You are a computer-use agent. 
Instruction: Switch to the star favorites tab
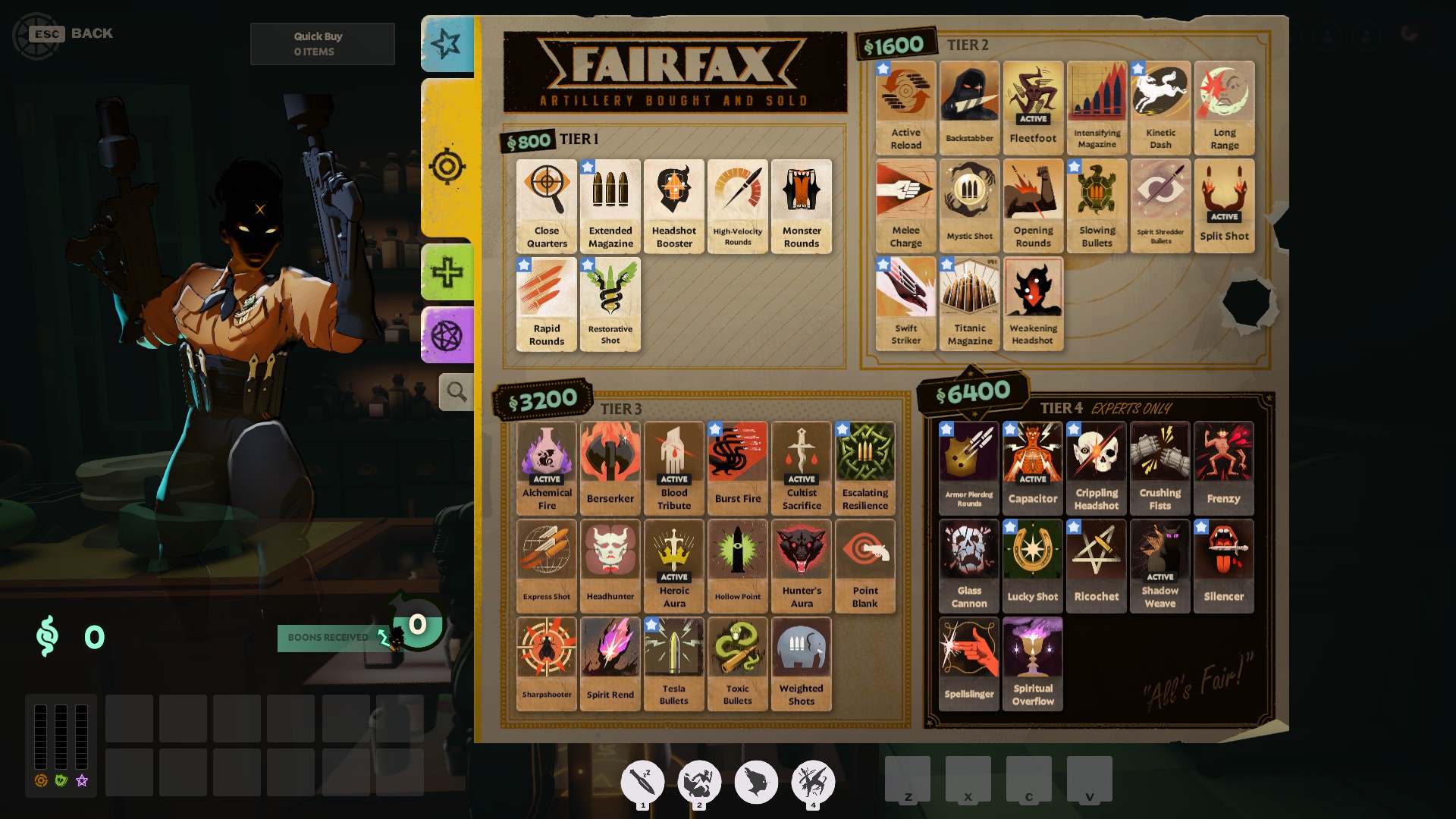[x=447, y=43]
